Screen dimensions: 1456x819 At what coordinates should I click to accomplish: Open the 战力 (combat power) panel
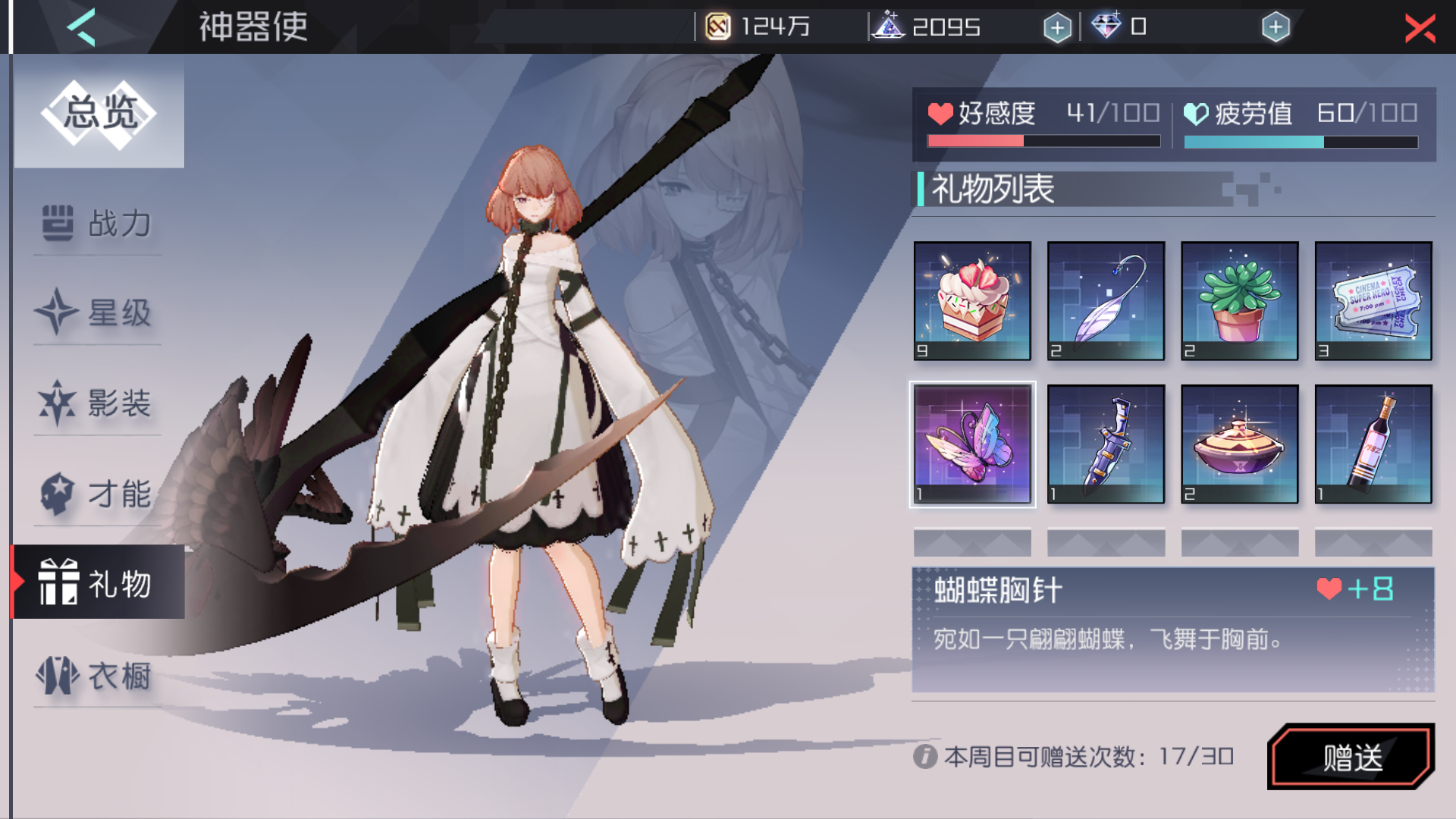coord(96,224)
